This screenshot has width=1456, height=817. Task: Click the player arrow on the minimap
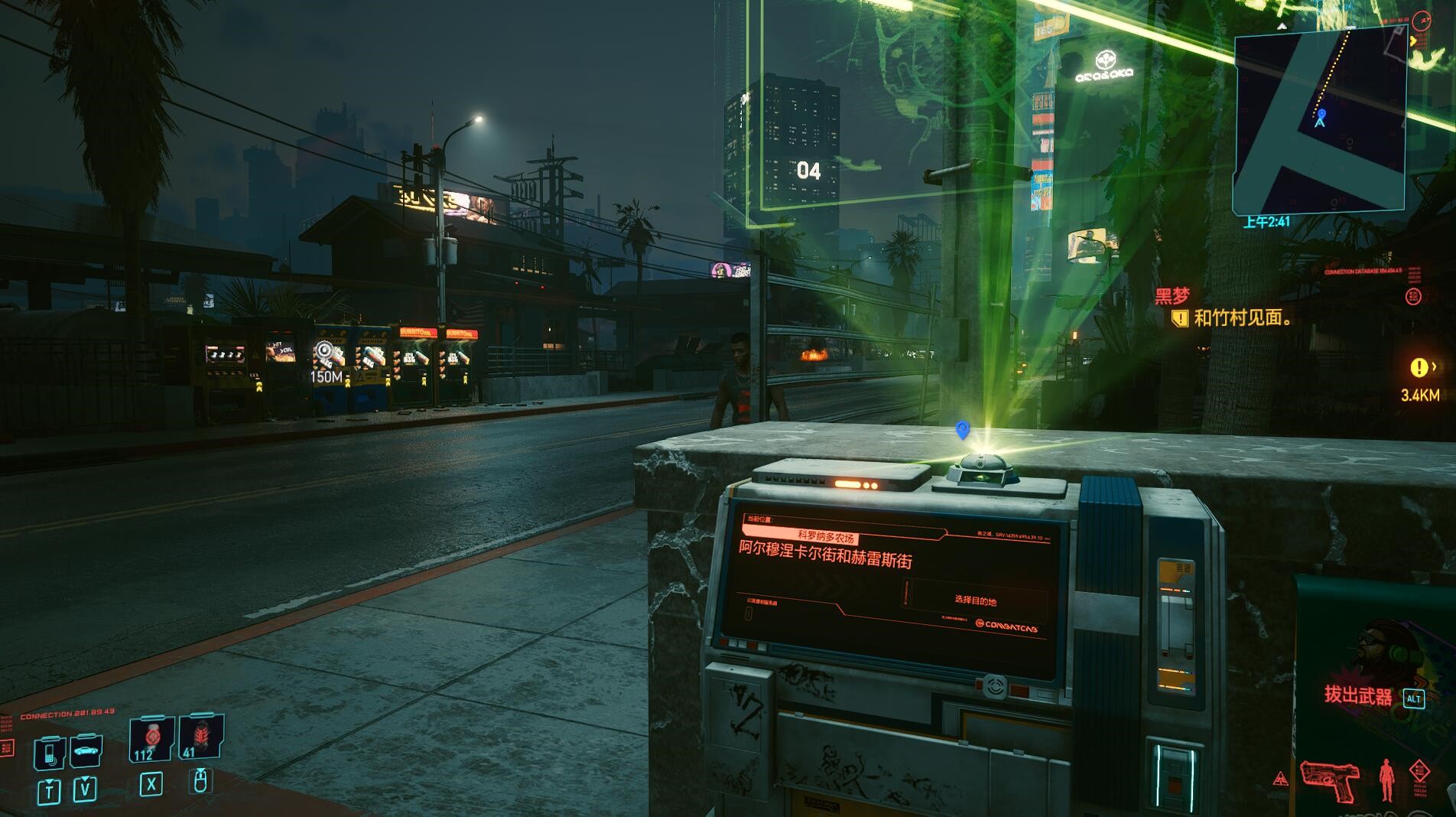coord(1321,119)
